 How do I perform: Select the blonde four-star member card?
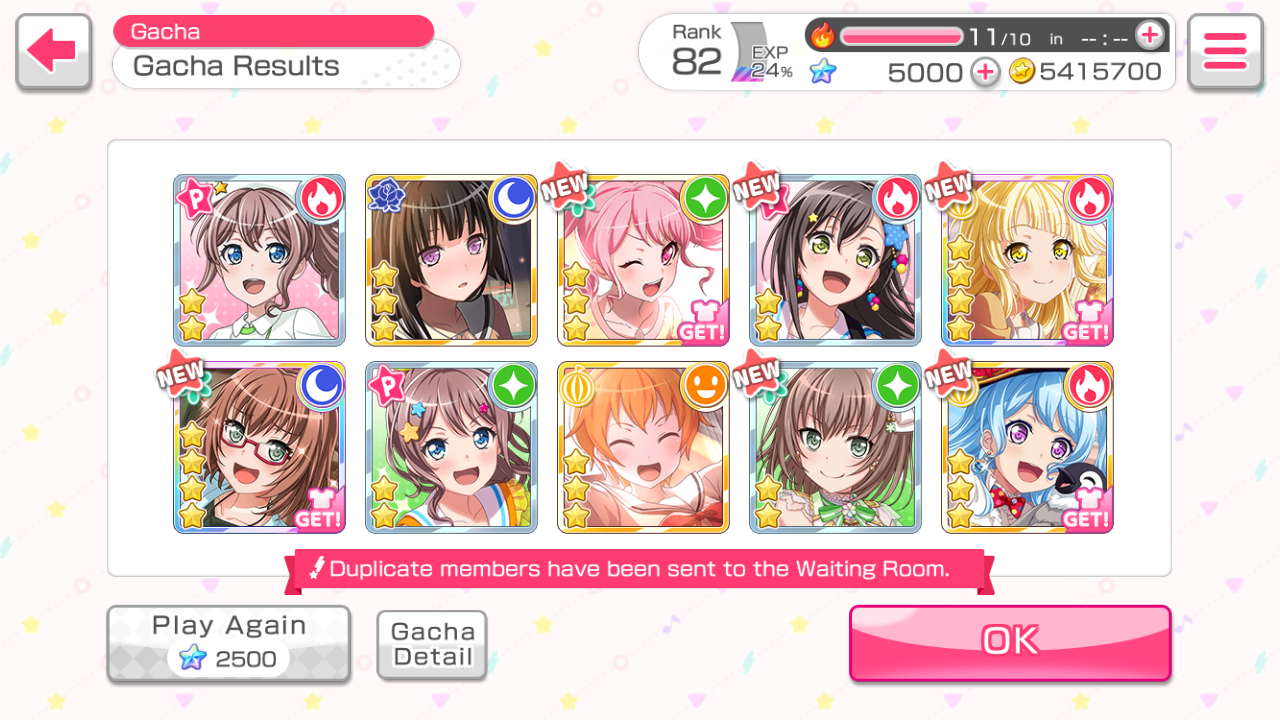coord(1027,260)
